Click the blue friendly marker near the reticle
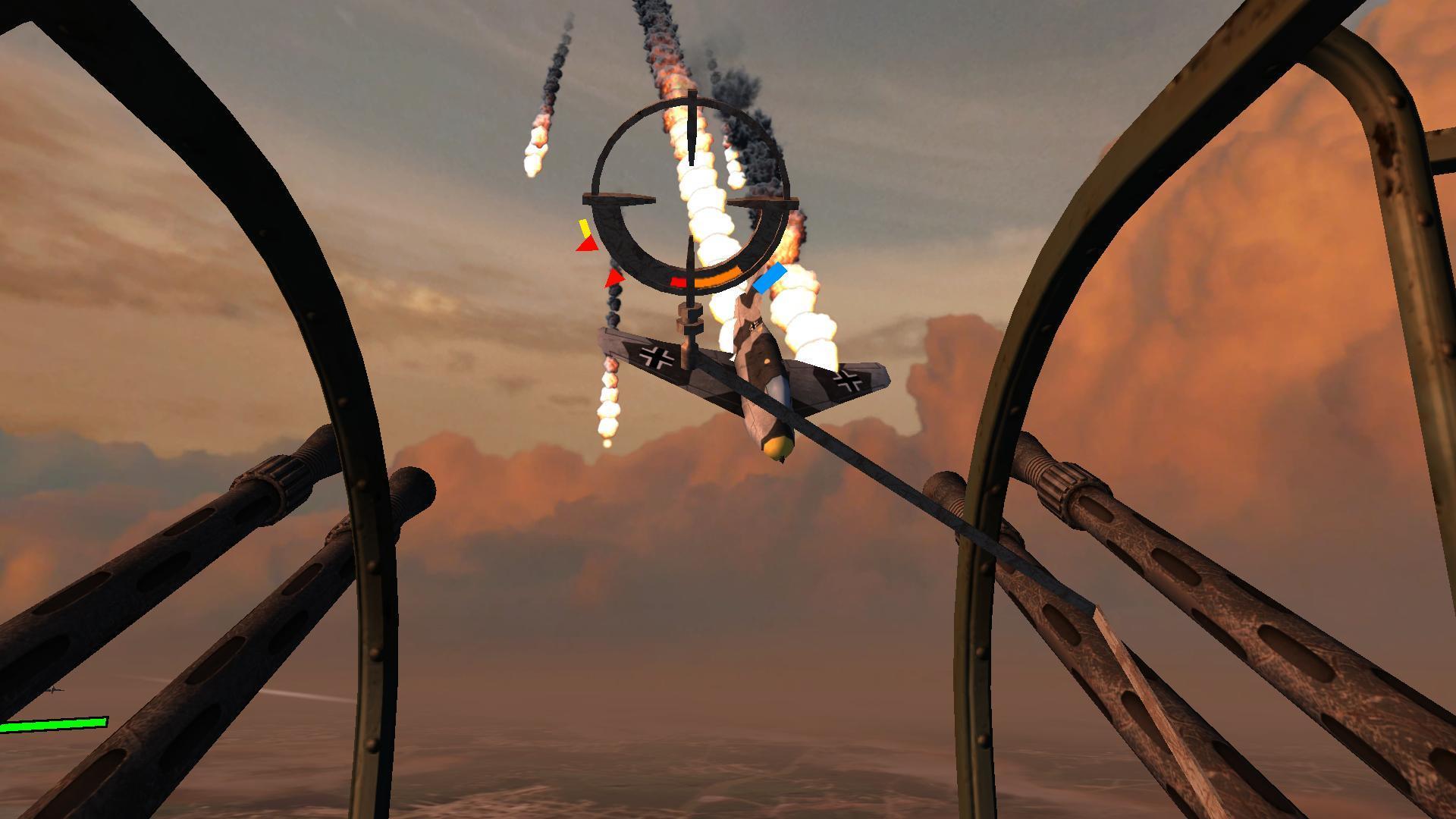The width and height of the screenshot is (1456, 819). [770, 278]
